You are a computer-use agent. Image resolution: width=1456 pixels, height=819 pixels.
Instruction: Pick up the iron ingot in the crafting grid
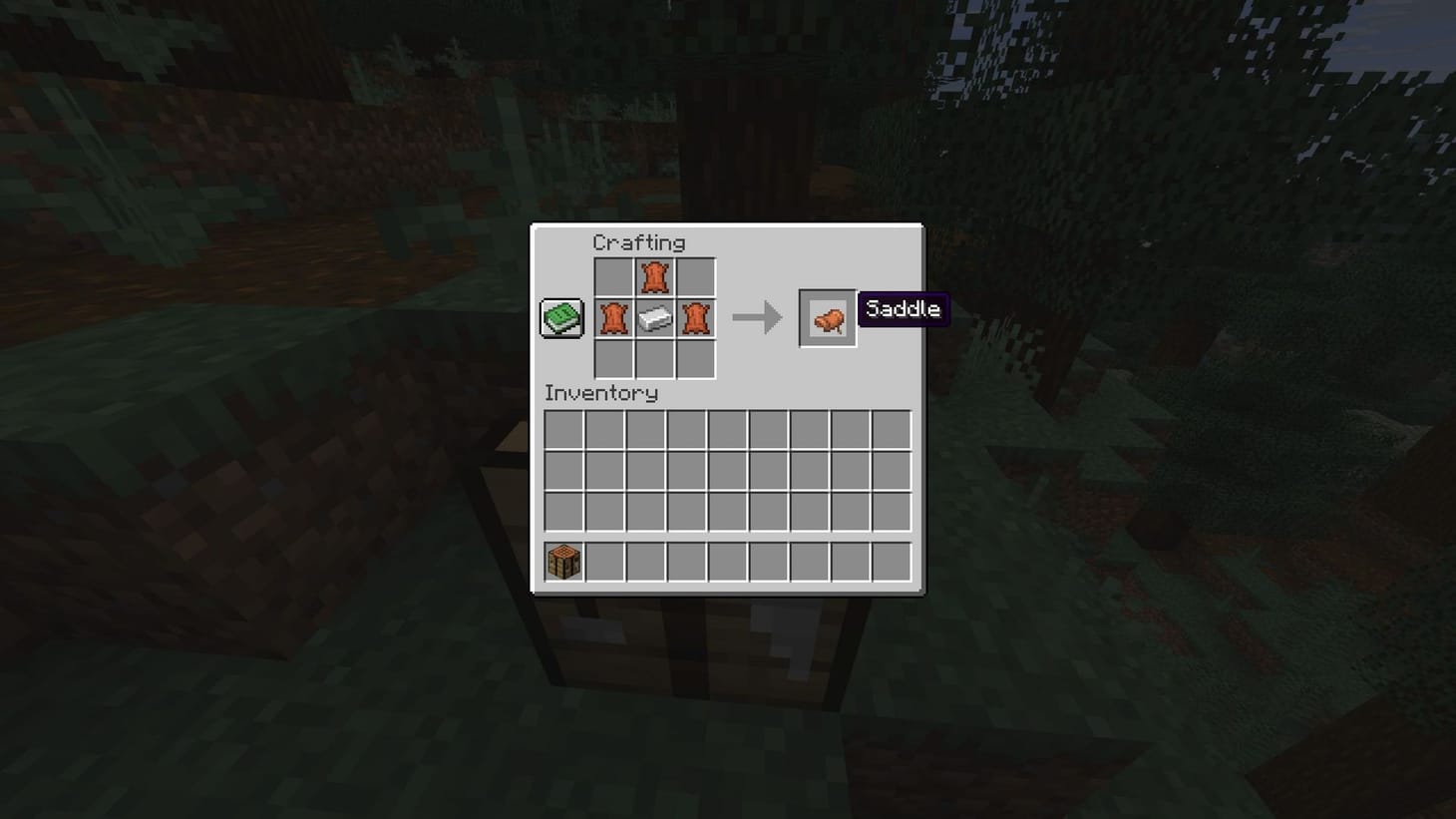[653, 318]
